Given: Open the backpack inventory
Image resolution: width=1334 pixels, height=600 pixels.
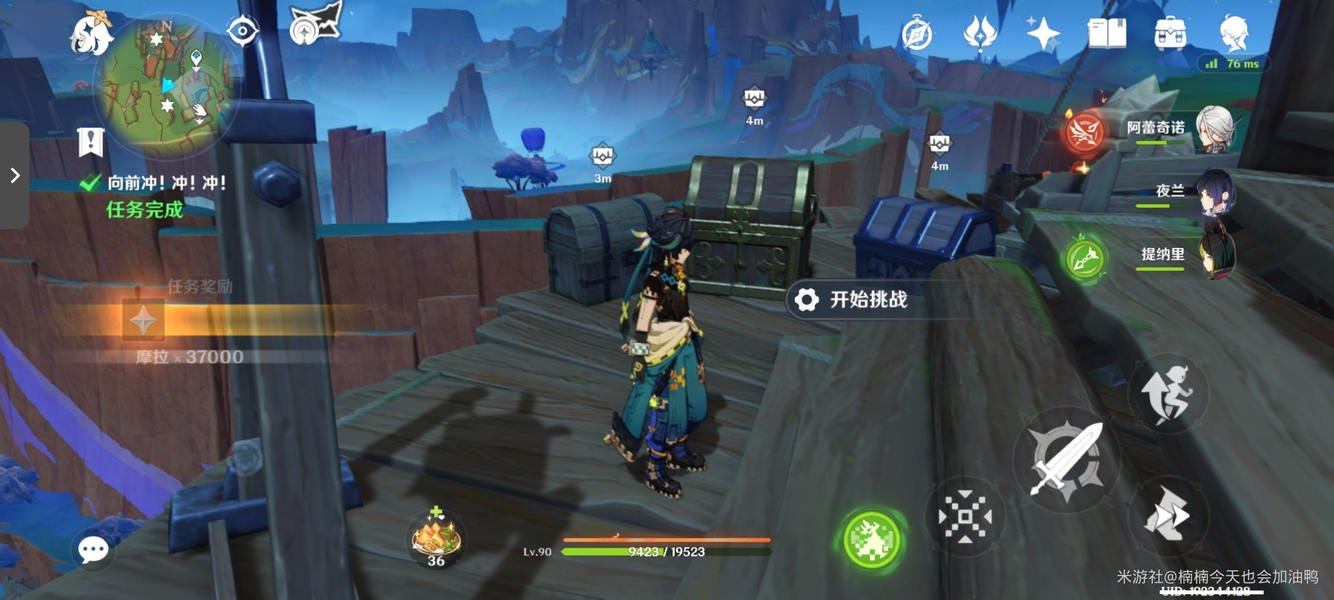Looking at the screenshot, I should click(x=1170, y=34).
